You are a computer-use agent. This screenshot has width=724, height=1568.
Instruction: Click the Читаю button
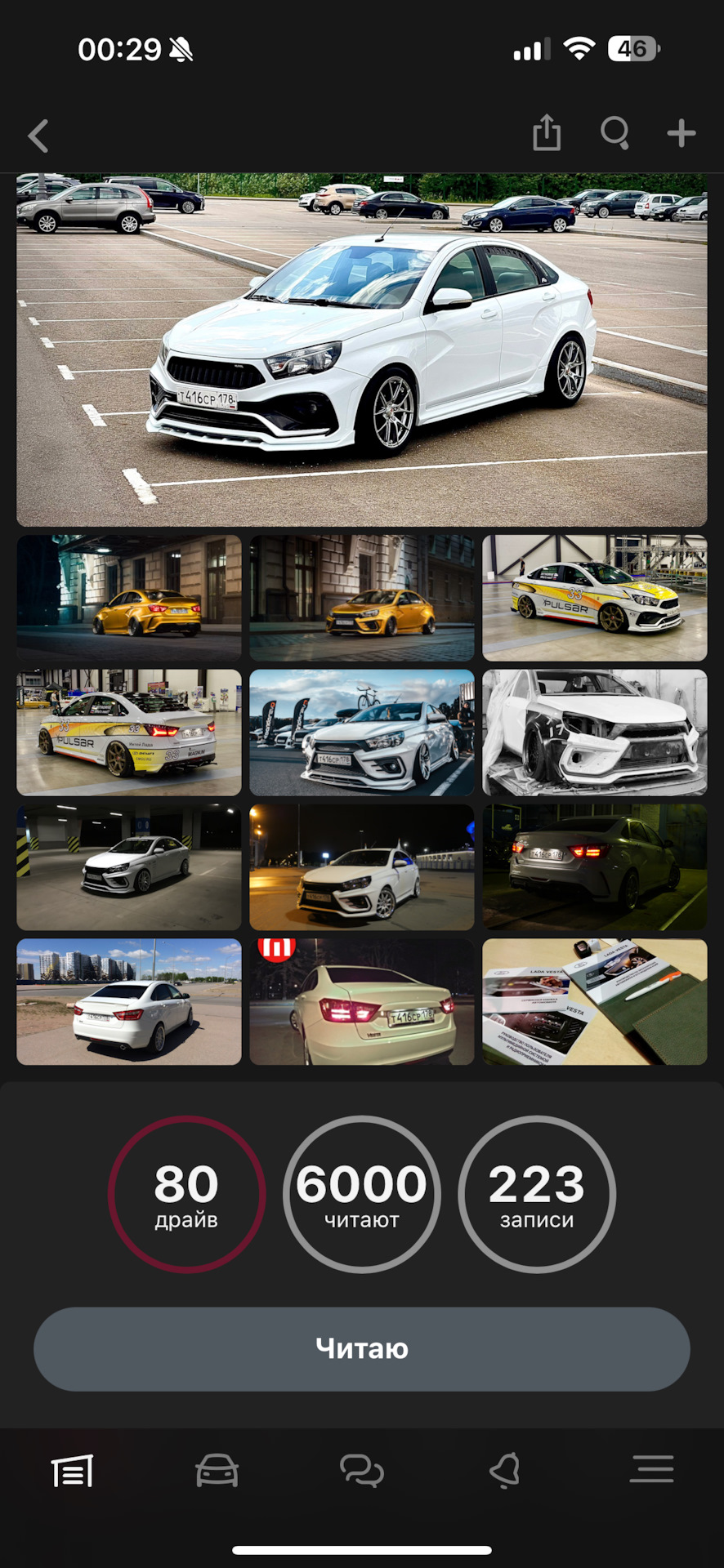pos(362,1349)
